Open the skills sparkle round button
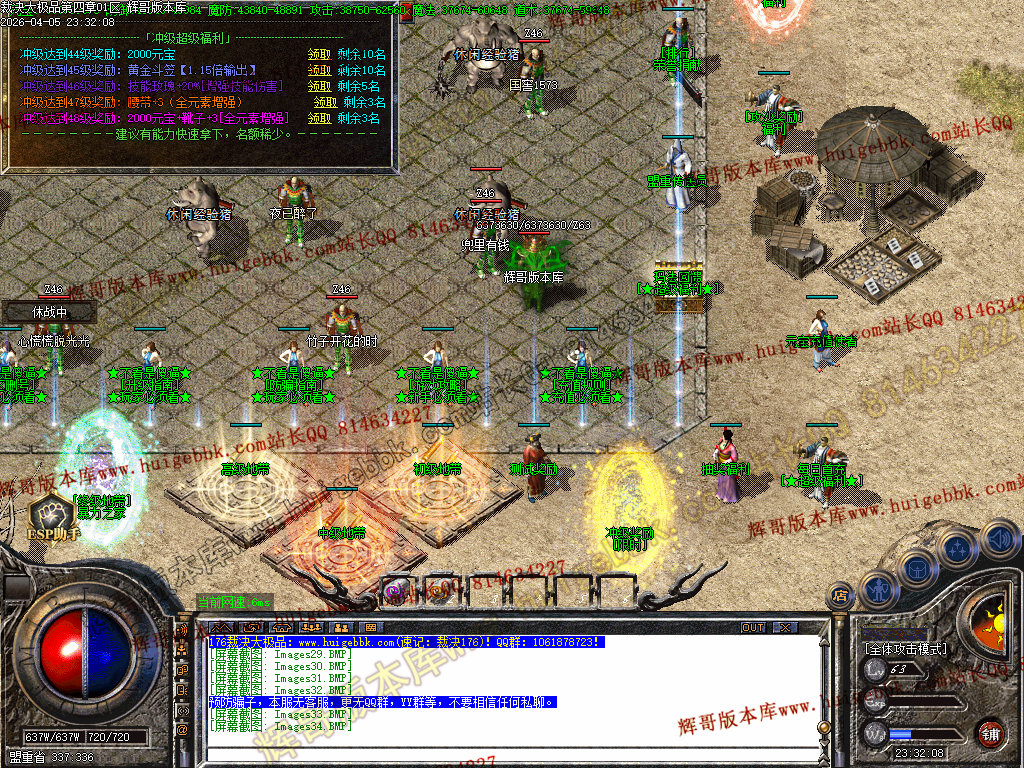The image size is (1024, 768). (x=958, y=549)
